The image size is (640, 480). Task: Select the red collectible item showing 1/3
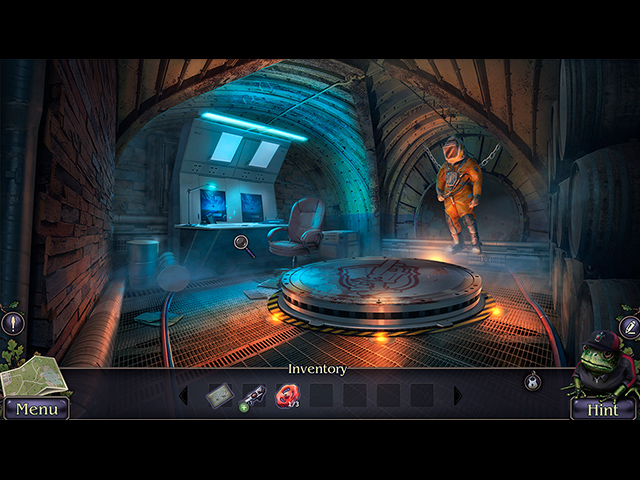(x=287, y=397)
